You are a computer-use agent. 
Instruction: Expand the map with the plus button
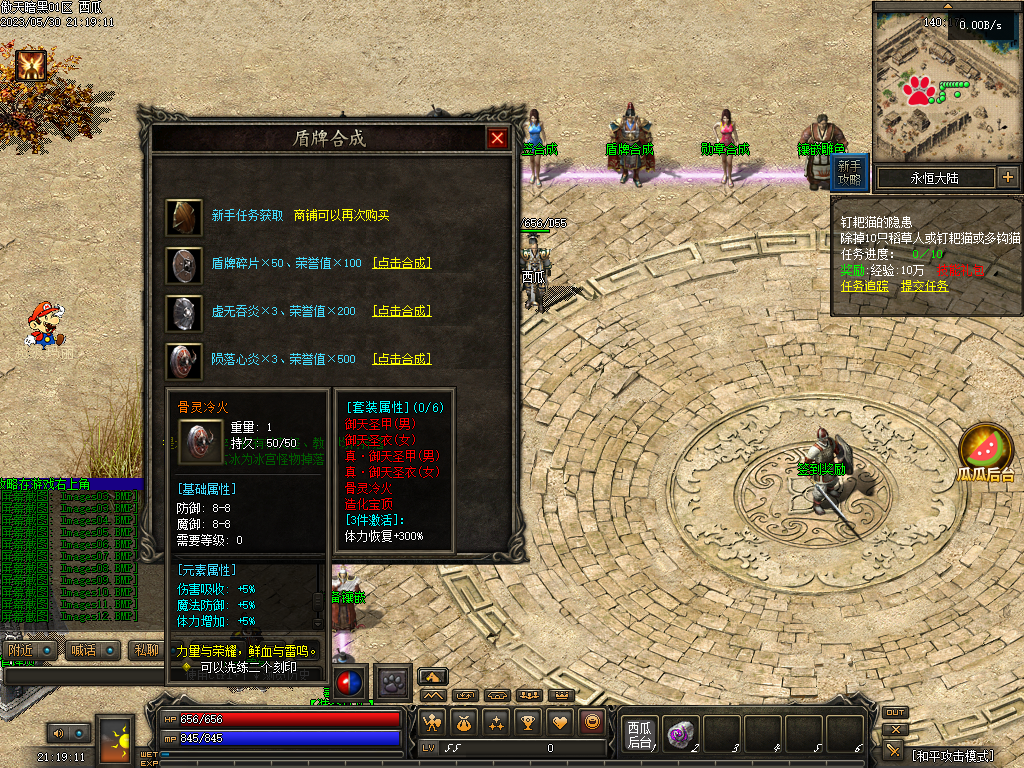(x=1007, y=178)
